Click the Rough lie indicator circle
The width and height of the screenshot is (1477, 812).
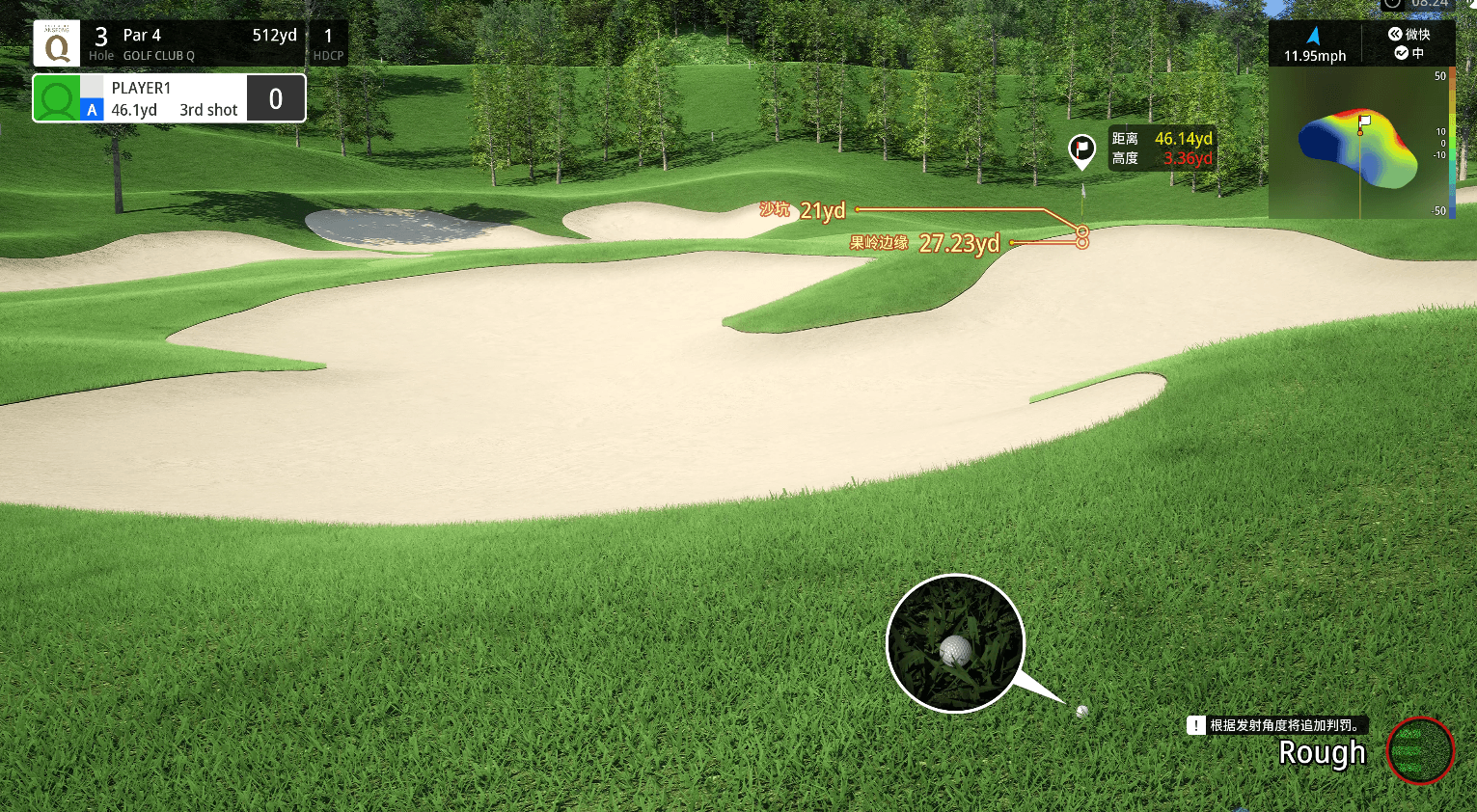tap(1419, 750)
